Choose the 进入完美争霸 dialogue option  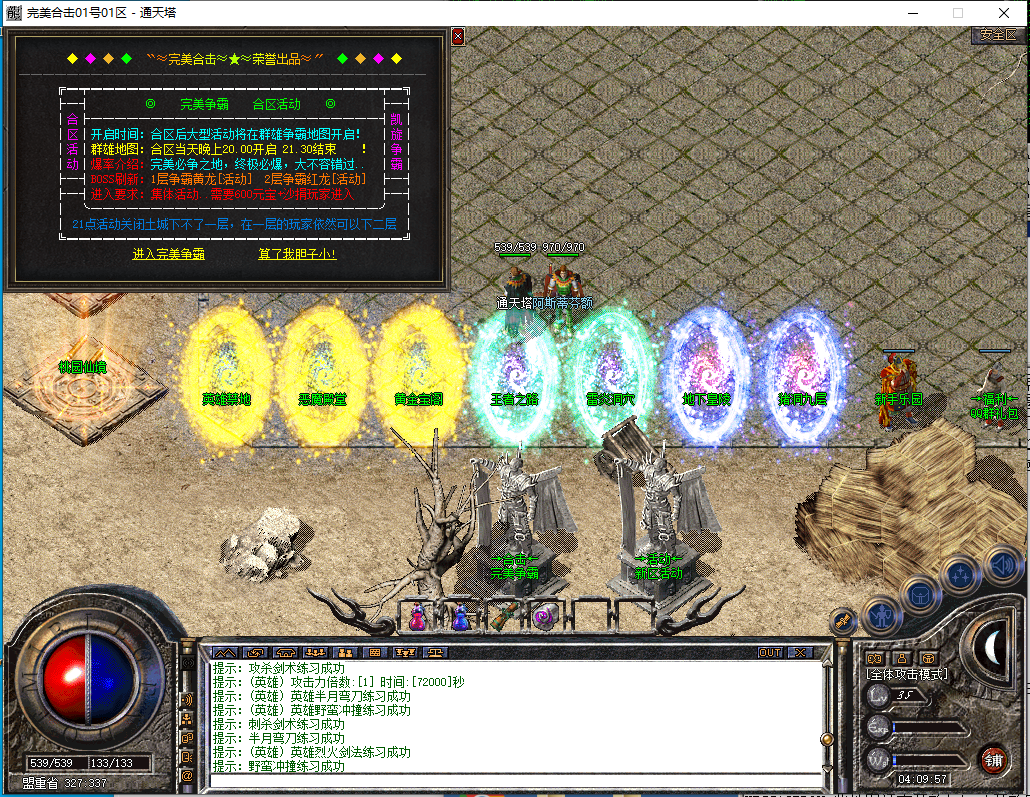[169, 254]
